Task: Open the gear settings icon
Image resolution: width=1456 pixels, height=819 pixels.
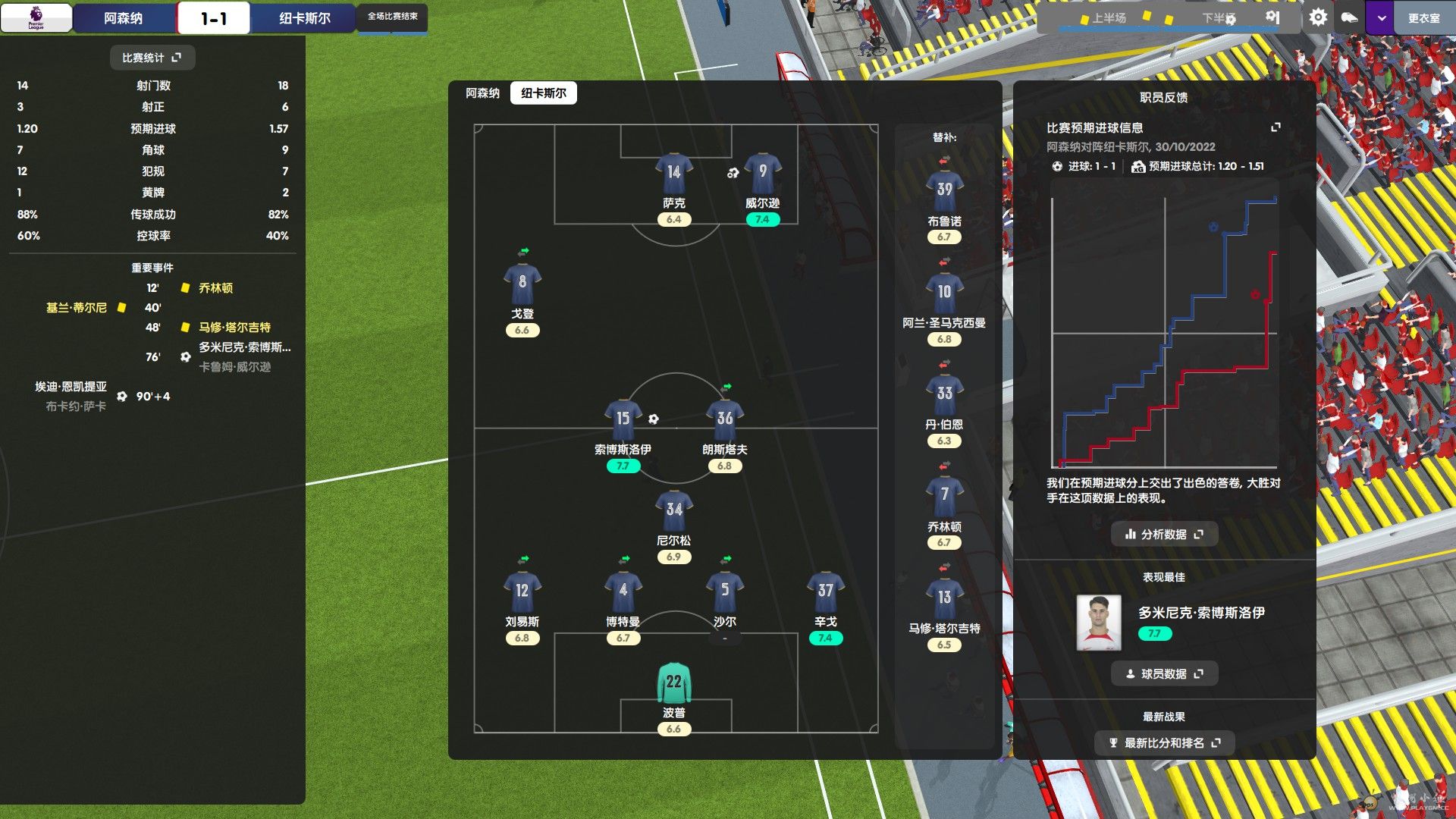Action: pyautogui.click(x=1318, y=17)
